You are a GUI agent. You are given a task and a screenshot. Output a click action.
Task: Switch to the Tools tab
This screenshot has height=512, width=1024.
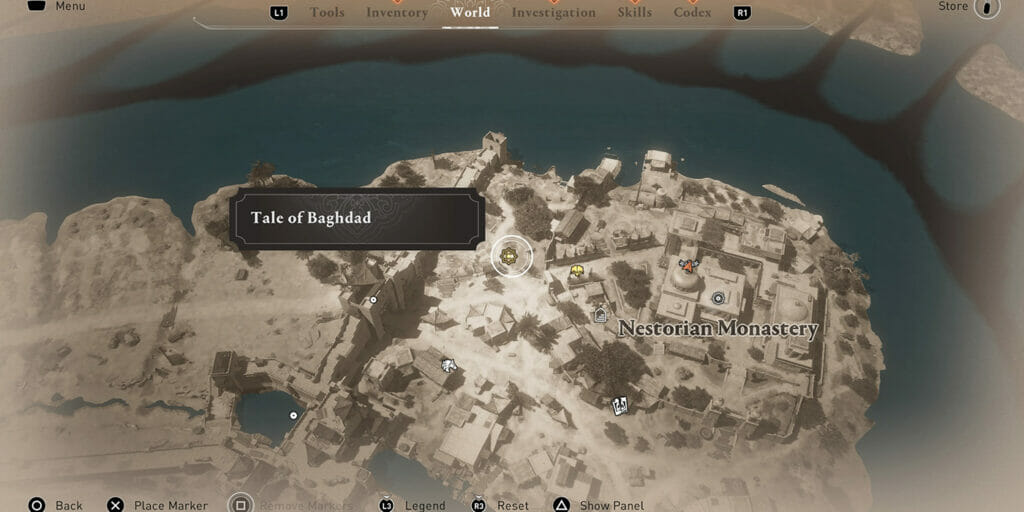click(327, 13)
